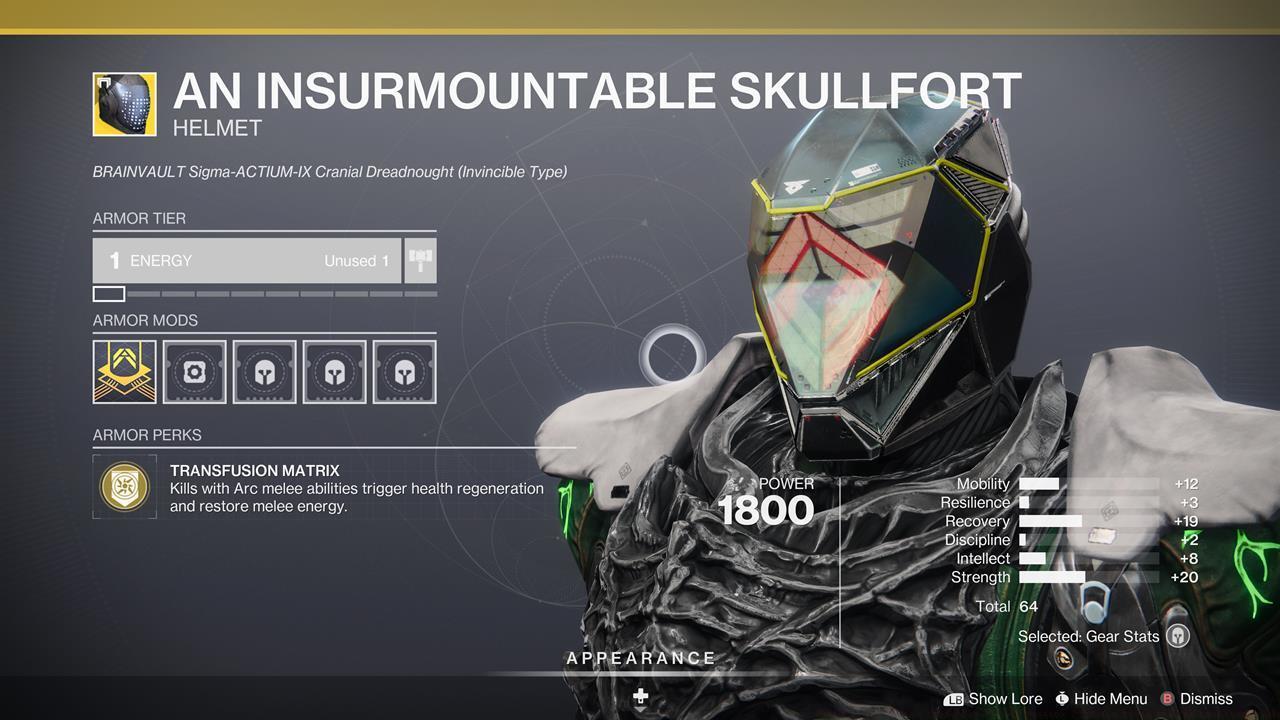Click the Transfusion Matrix perk icon

tap(124, 487)
